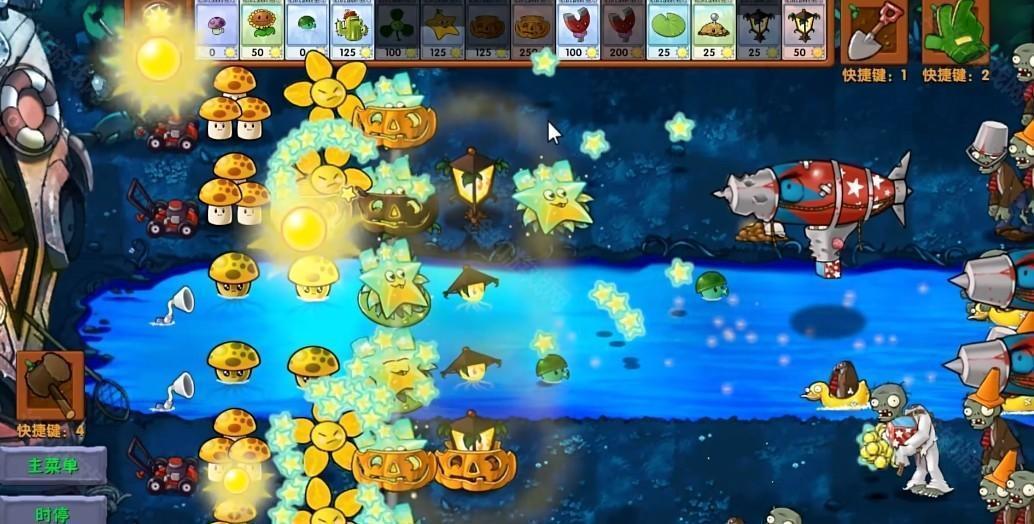
Task: Open the 主菜单 main menu
Action: (52, 466)
